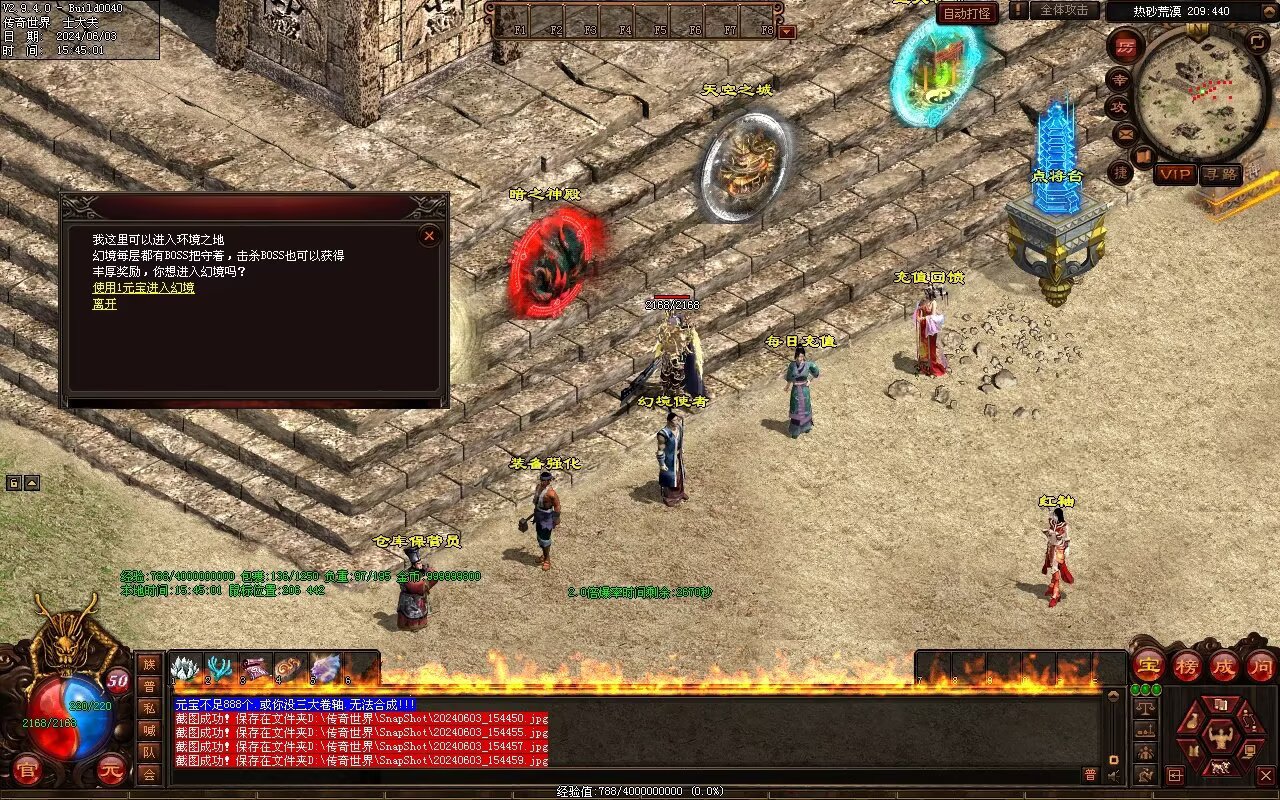Switch chat to the 队 team channel

point(149,752)
